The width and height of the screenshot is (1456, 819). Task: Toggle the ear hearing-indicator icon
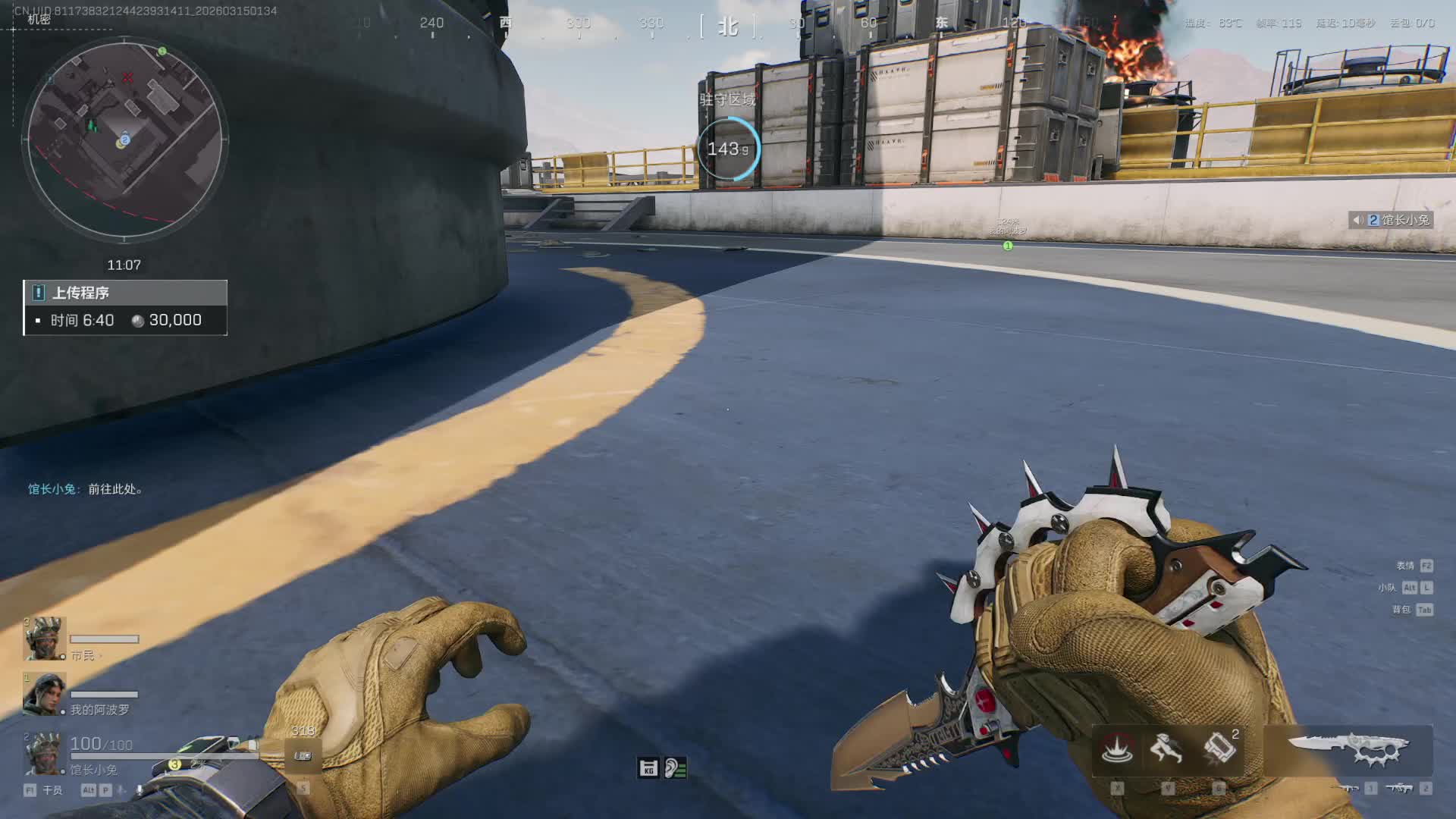pyautogui.click(x=675, y=768)
